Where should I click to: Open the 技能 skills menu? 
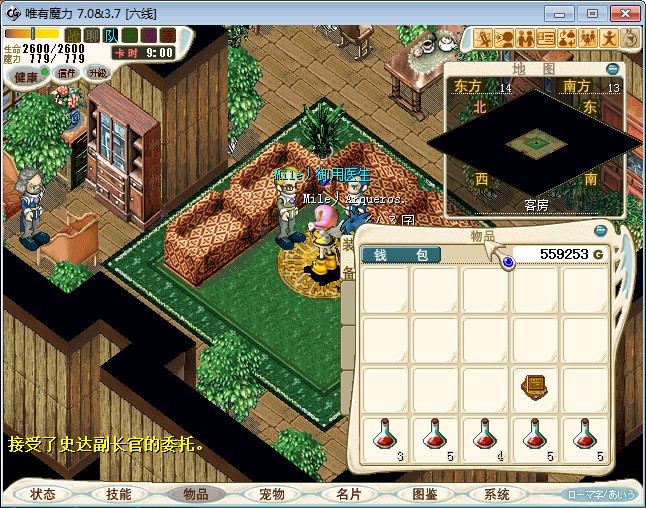119,494
